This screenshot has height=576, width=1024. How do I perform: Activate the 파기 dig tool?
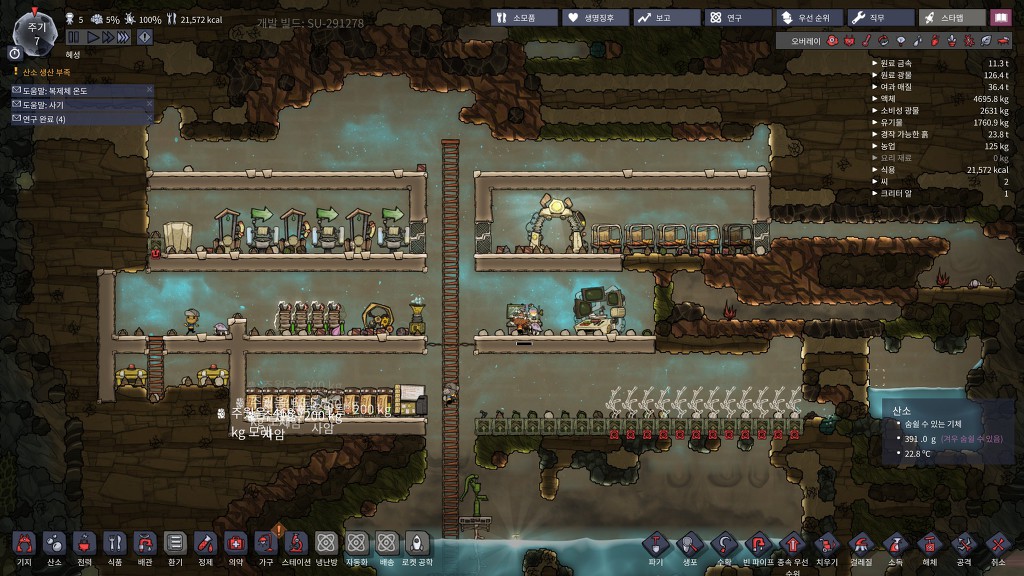click(x=655, y=545)
